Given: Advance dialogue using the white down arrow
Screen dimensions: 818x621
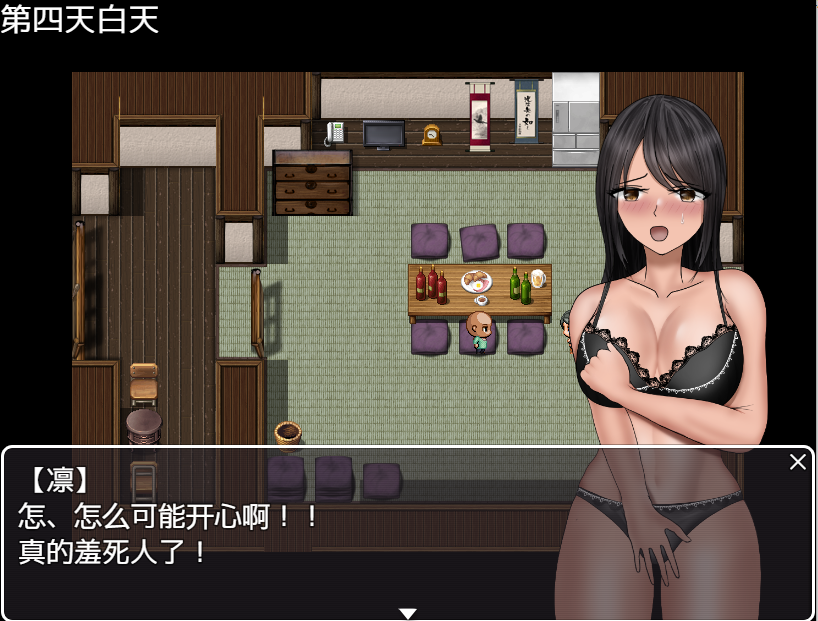Looking at the screenshot, I should click(408, 613).
